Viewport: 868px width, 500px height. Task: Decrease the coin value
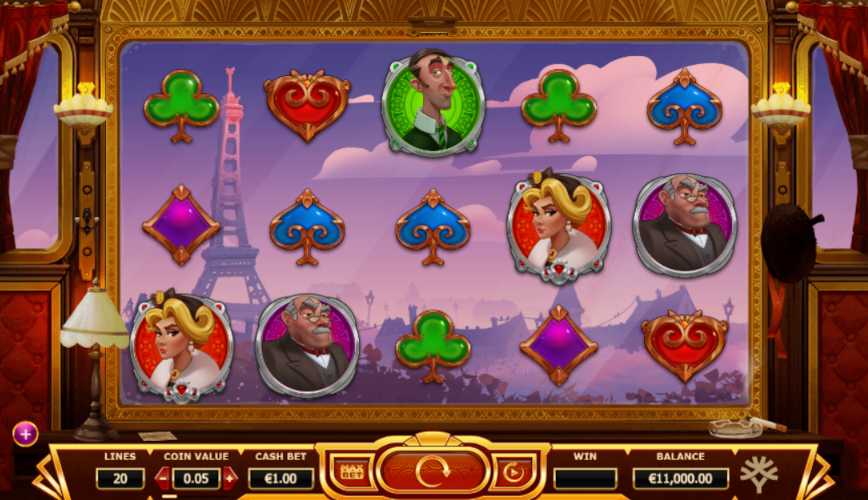click(163, 478)
